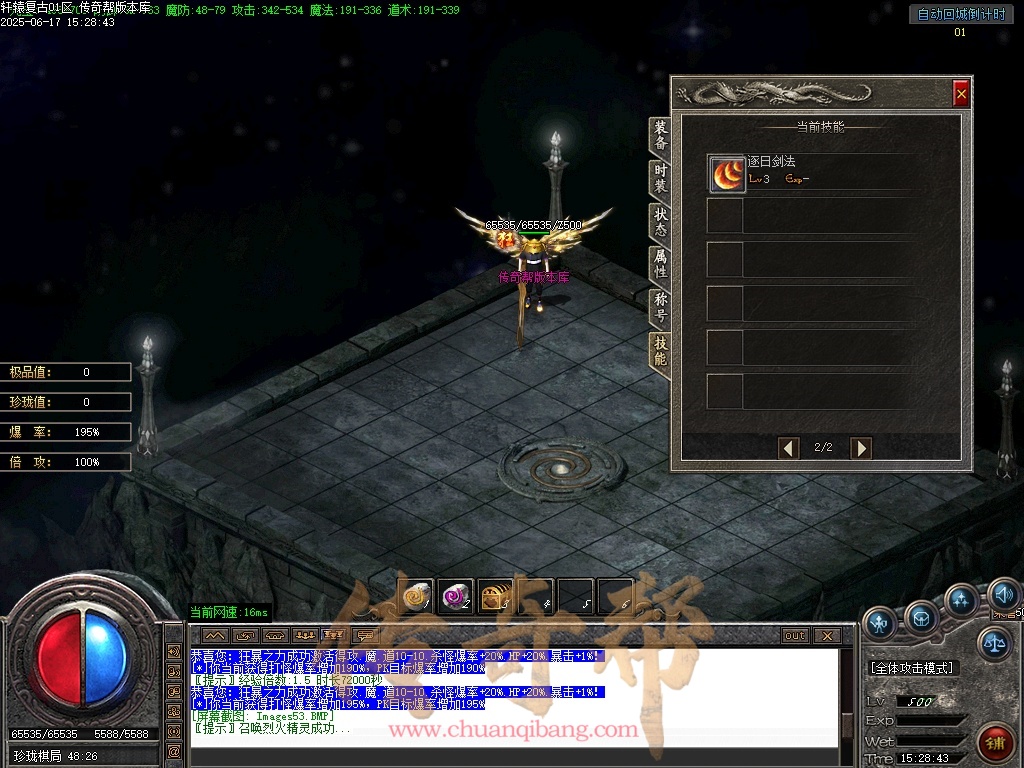
Task: Switch to the 装备 equipment tab
Action: click(x=661, y=135)
